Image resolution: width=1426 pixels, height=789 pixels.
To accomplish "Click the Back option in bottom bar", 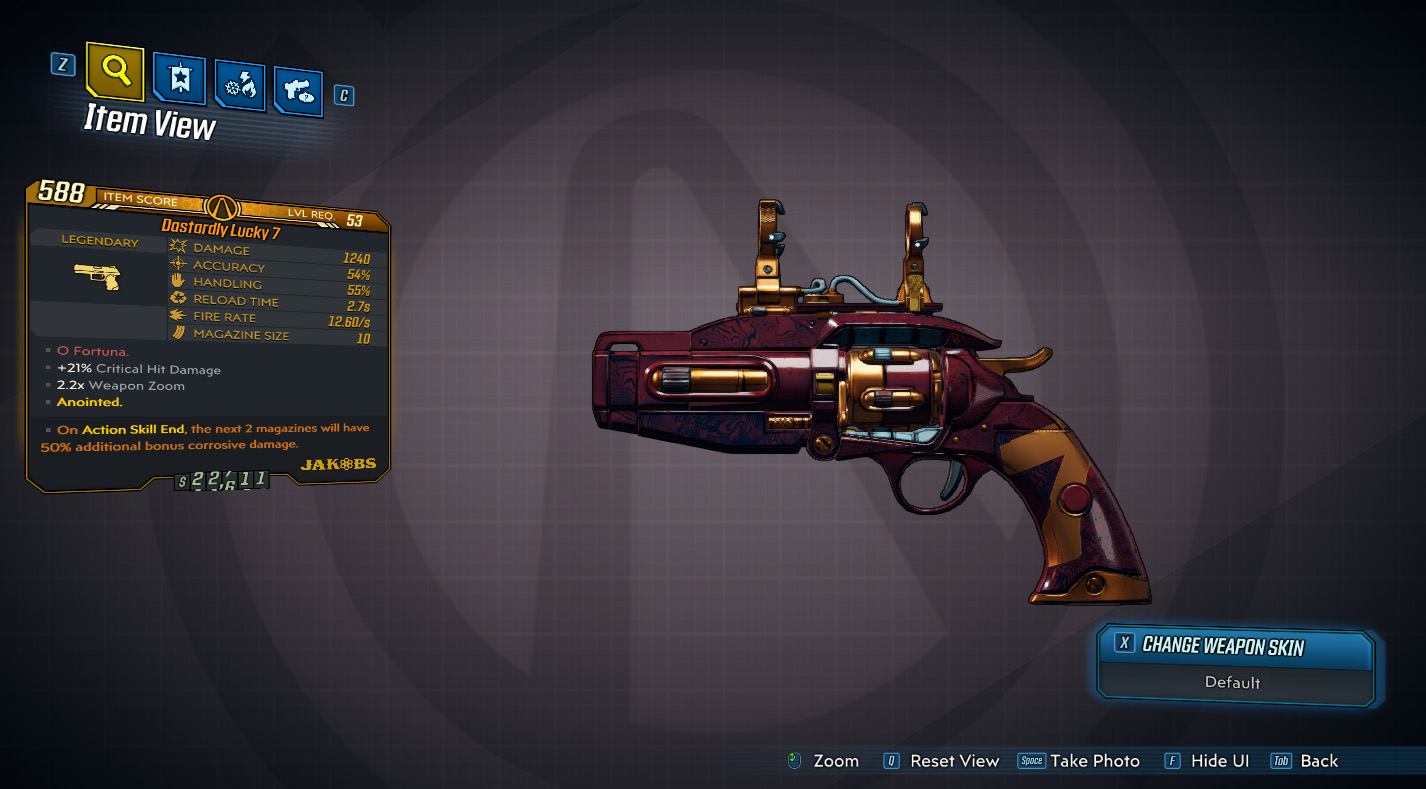I will point(1318,761).
